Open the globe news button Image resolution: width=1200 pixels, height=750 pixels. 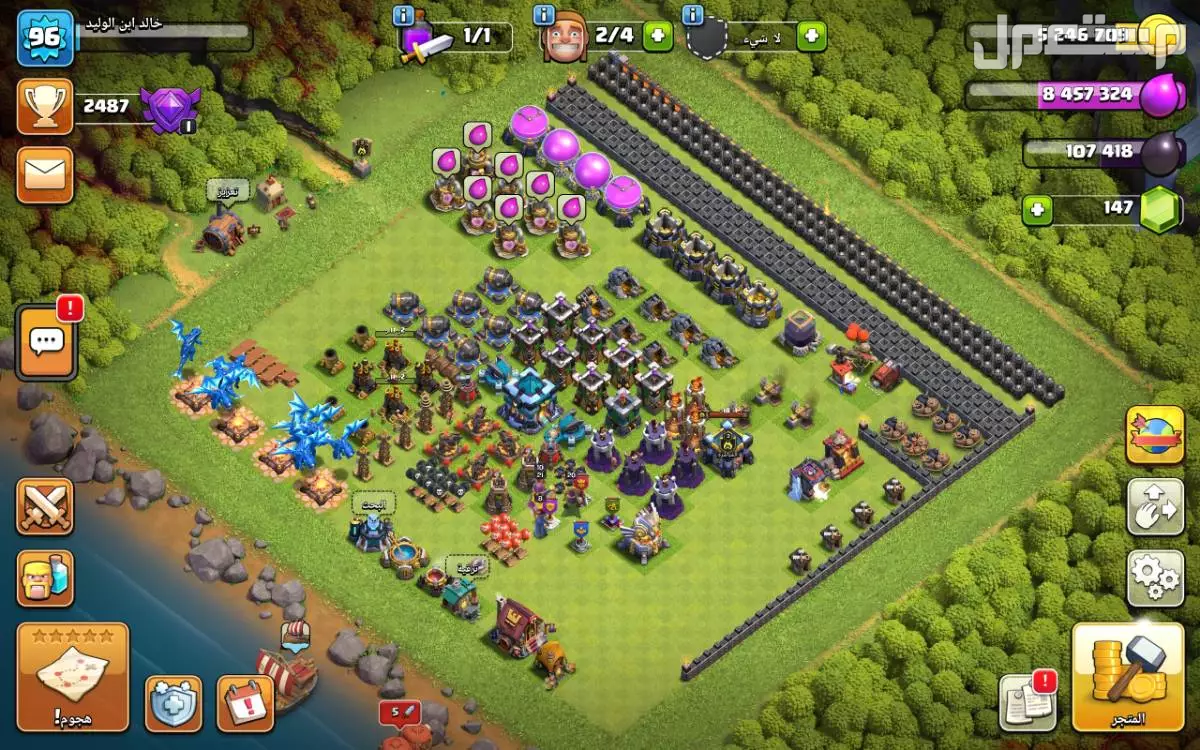1155,435
